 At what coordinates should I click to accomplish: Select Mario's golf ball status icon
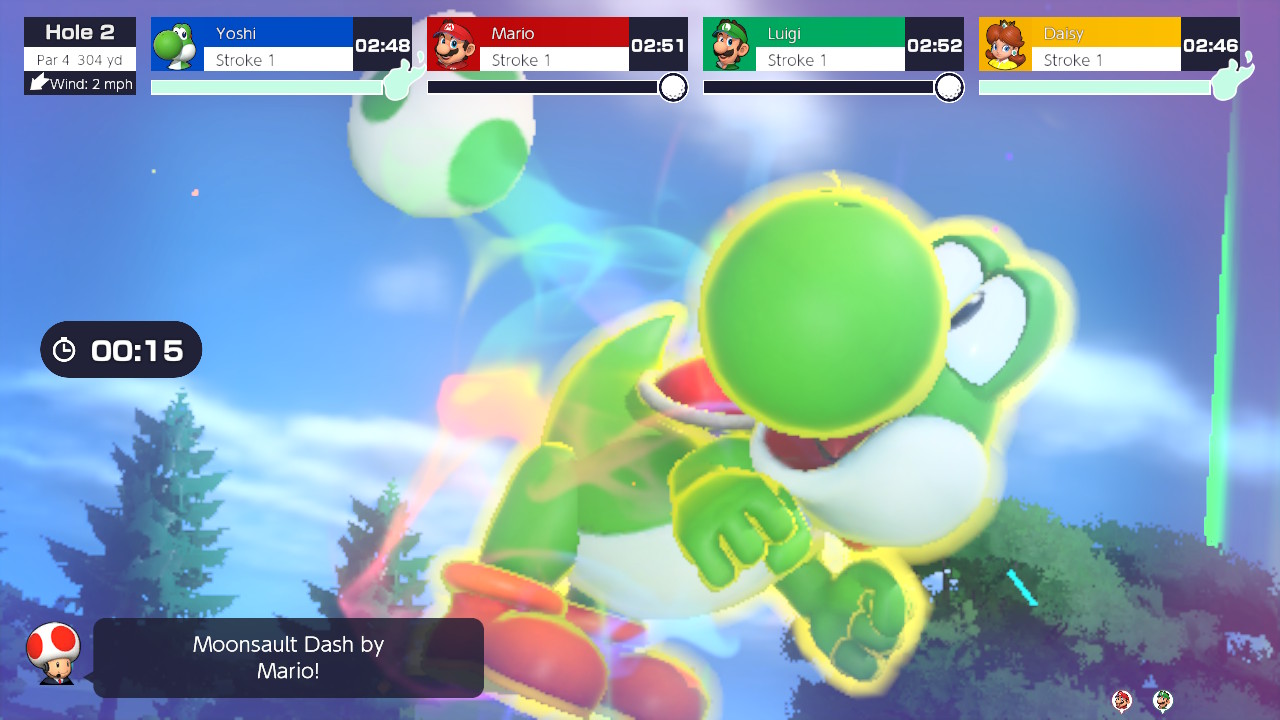click(x=673, y=89)
